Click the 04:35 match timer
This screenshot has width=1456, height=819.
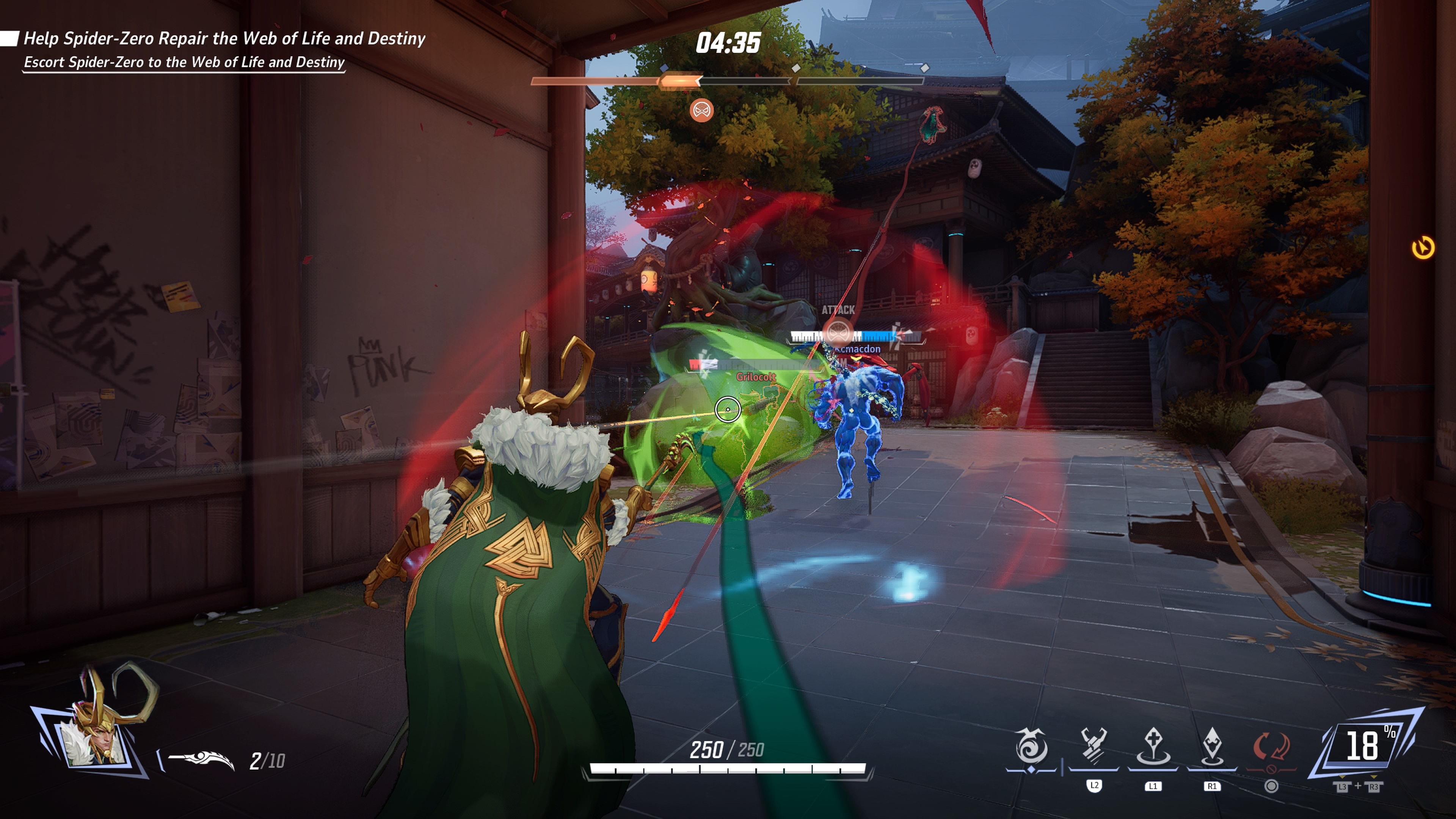pyautogui.click(x=728, y=44)
